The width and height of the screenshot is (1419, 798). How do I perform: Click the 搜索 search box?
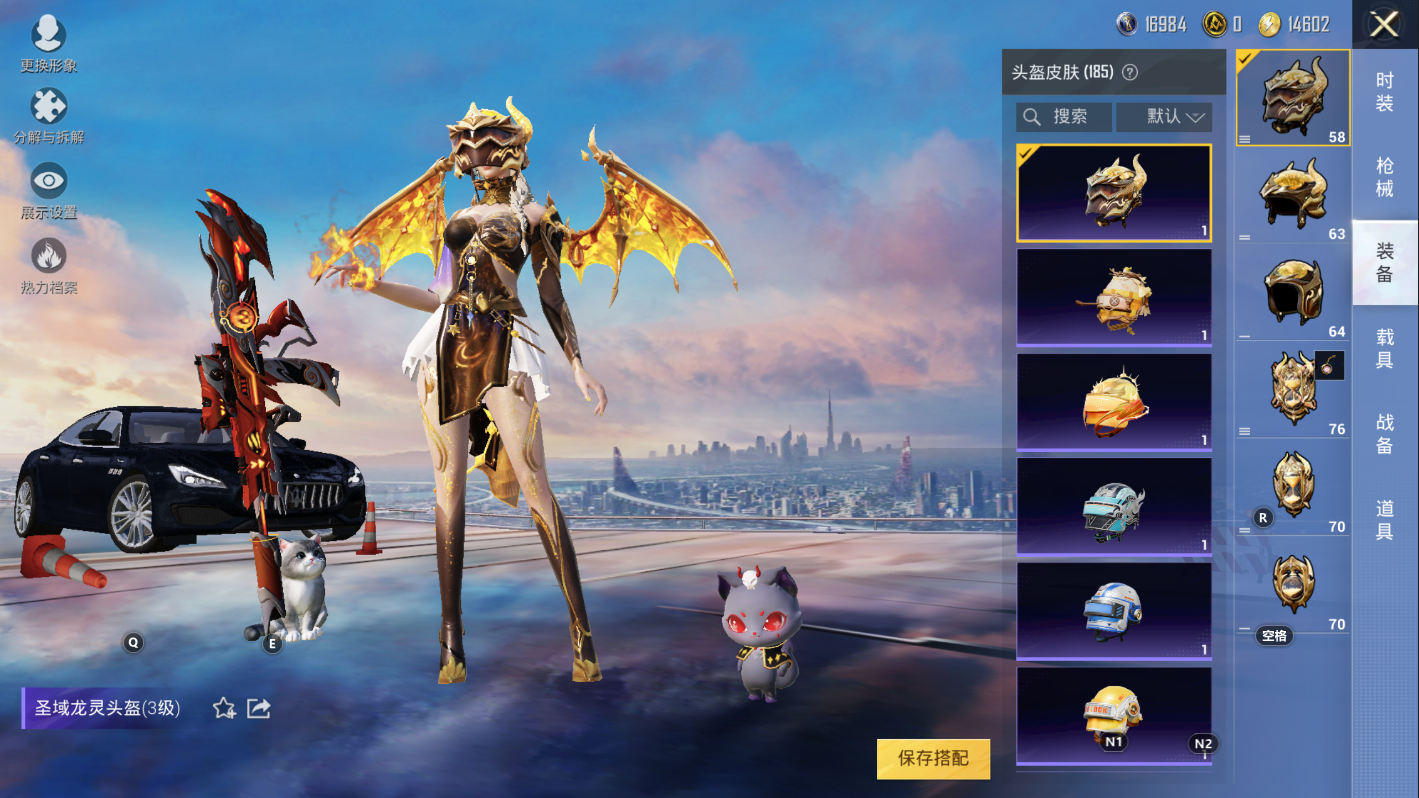(1064, 117)
